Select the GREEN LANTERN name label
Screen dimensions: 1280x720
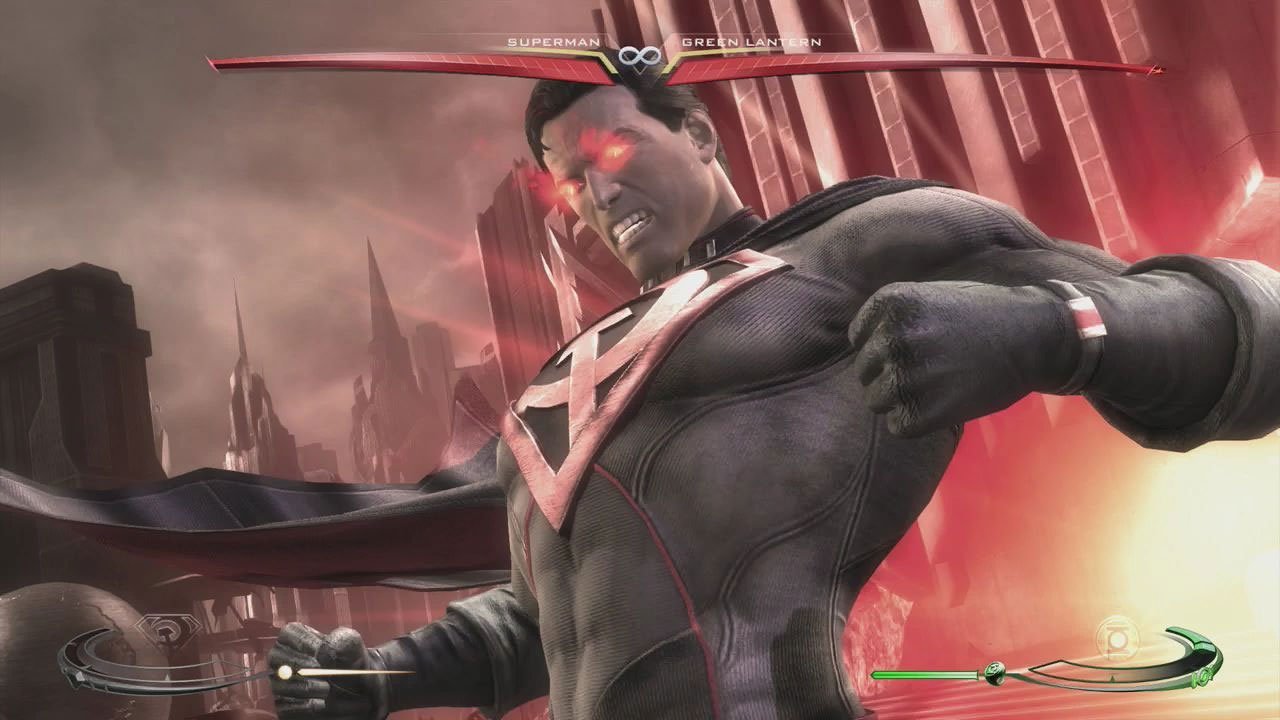point(750,43)
